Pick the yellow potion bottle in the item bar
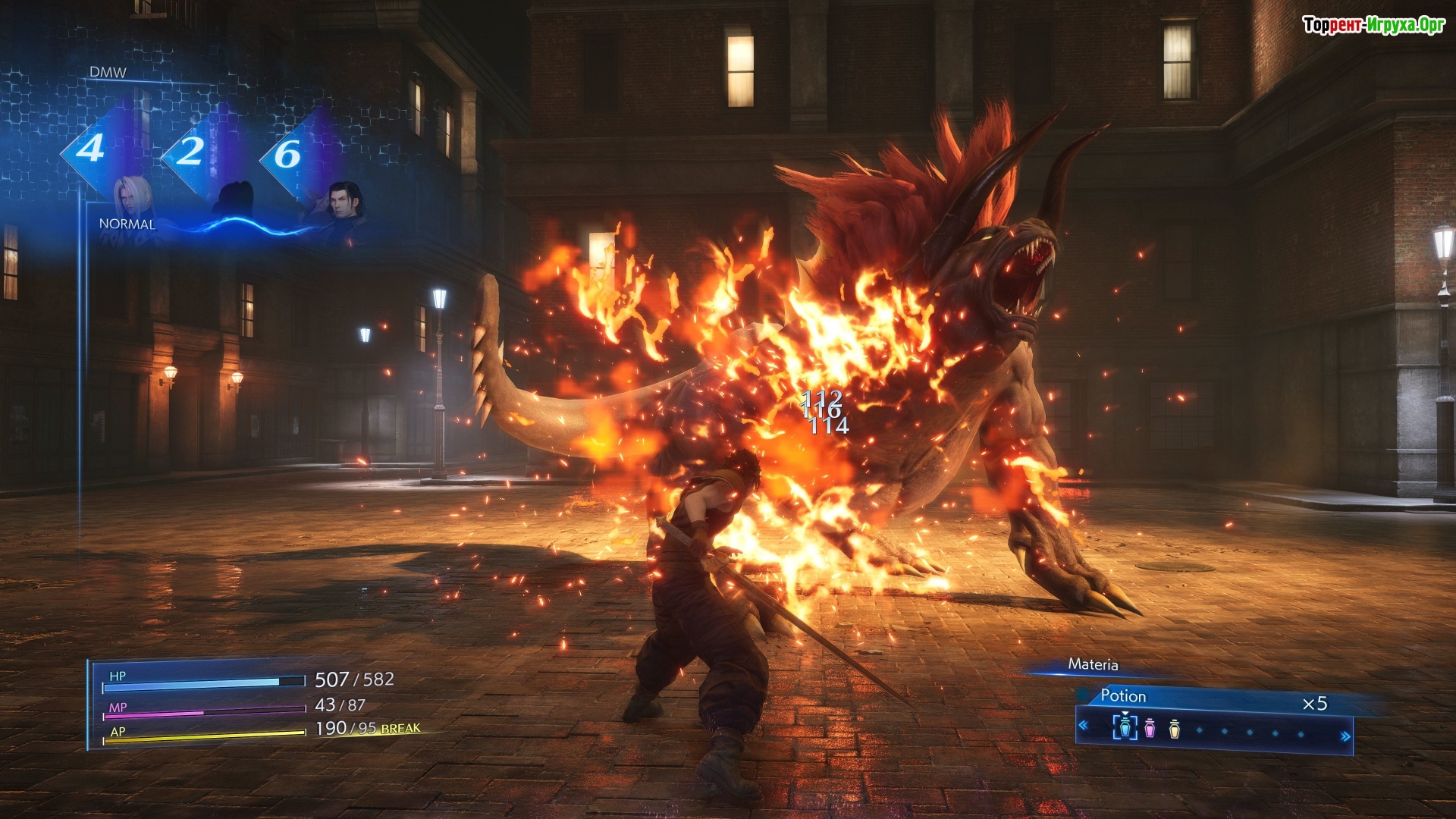Image resolution: width=1456 pixels, height=819 pixels. click(x=1175, y=729)
